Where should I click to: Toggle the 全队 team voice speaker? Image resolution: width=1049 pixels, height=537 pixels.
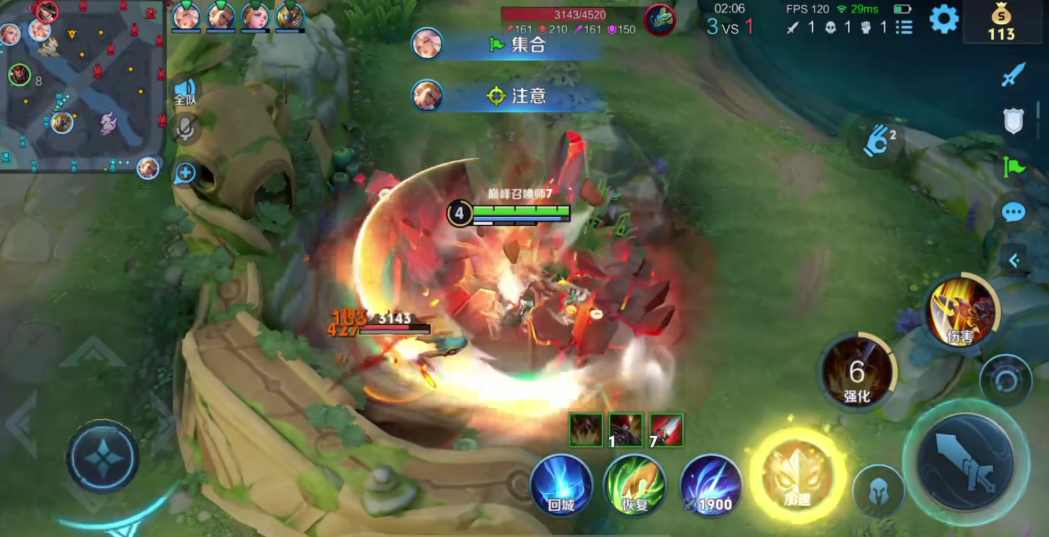(185, 92)
